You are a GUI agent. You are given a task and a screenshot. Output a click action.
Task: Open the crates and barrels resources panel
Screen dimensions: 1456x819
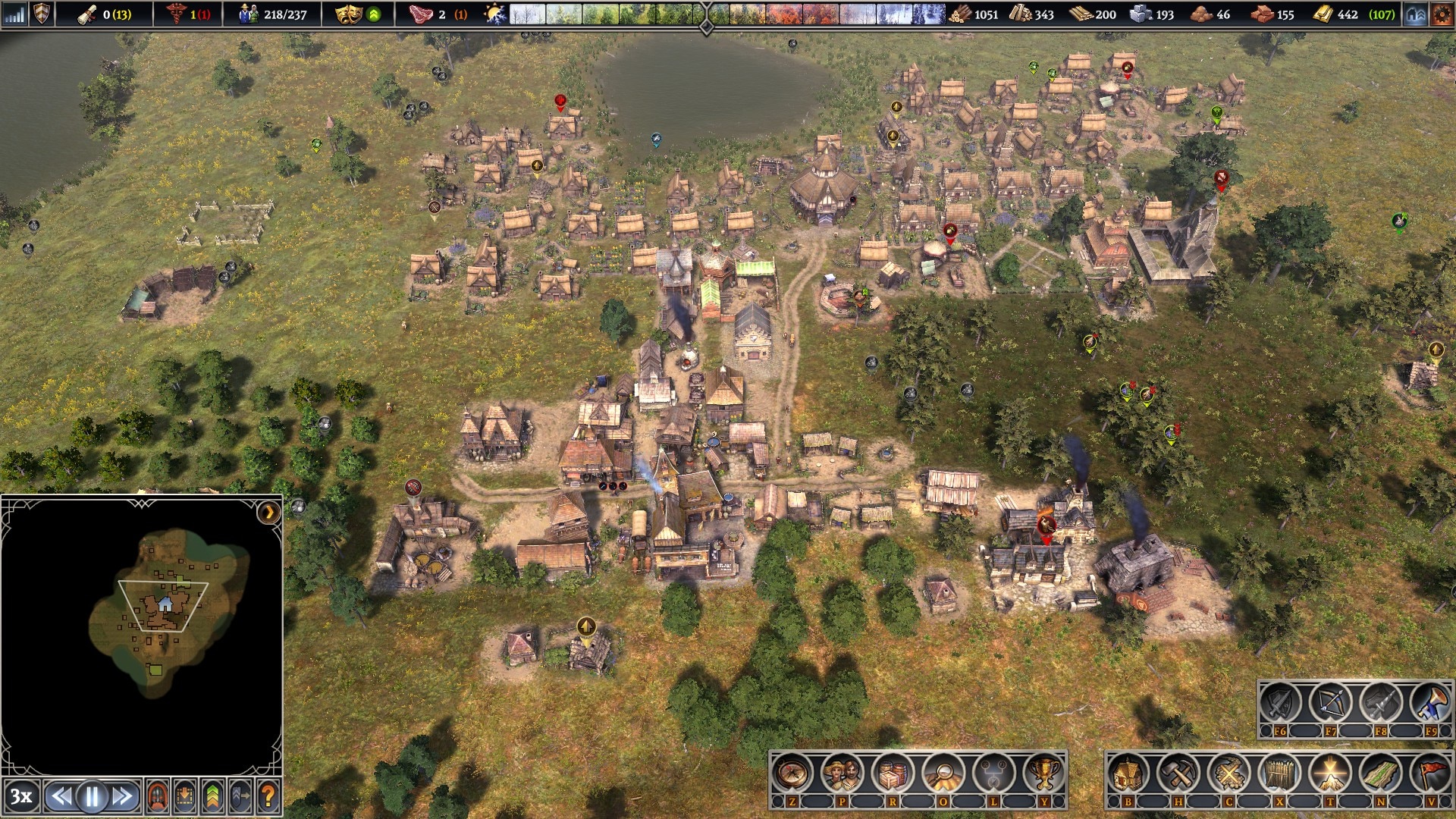coord(893,774)
